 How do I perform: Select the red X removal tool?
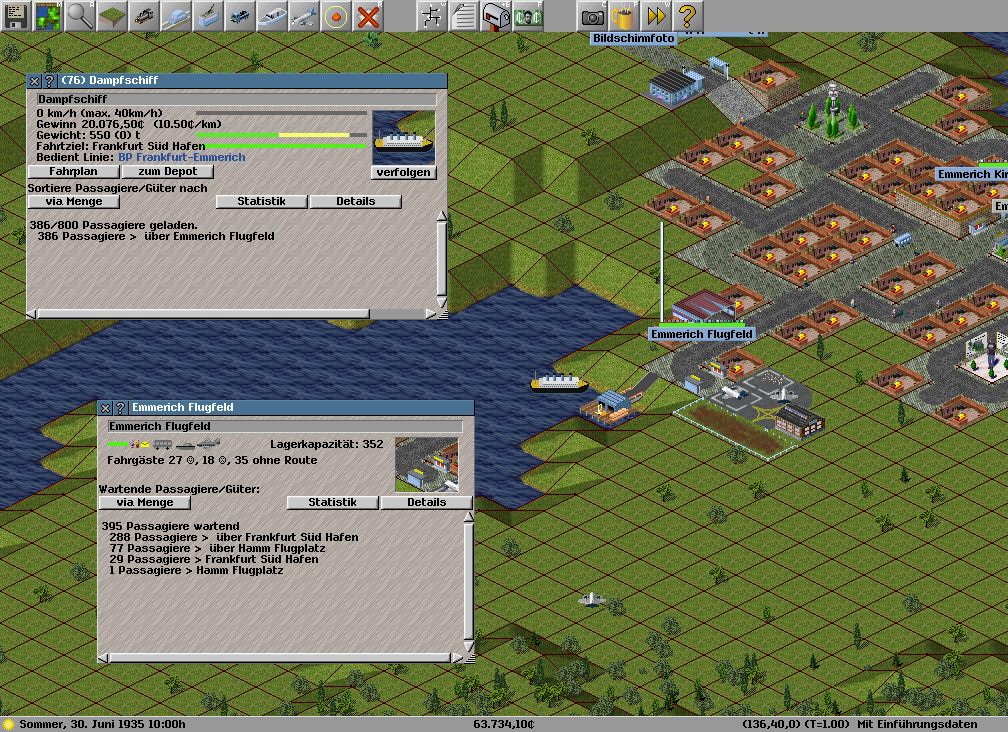(368, 16)
